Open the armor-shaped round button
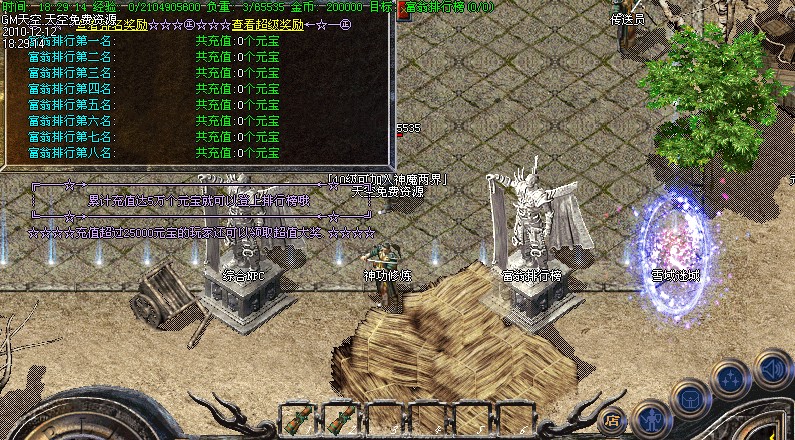Screen dimensions: 795x440 [x=690, y=399]
